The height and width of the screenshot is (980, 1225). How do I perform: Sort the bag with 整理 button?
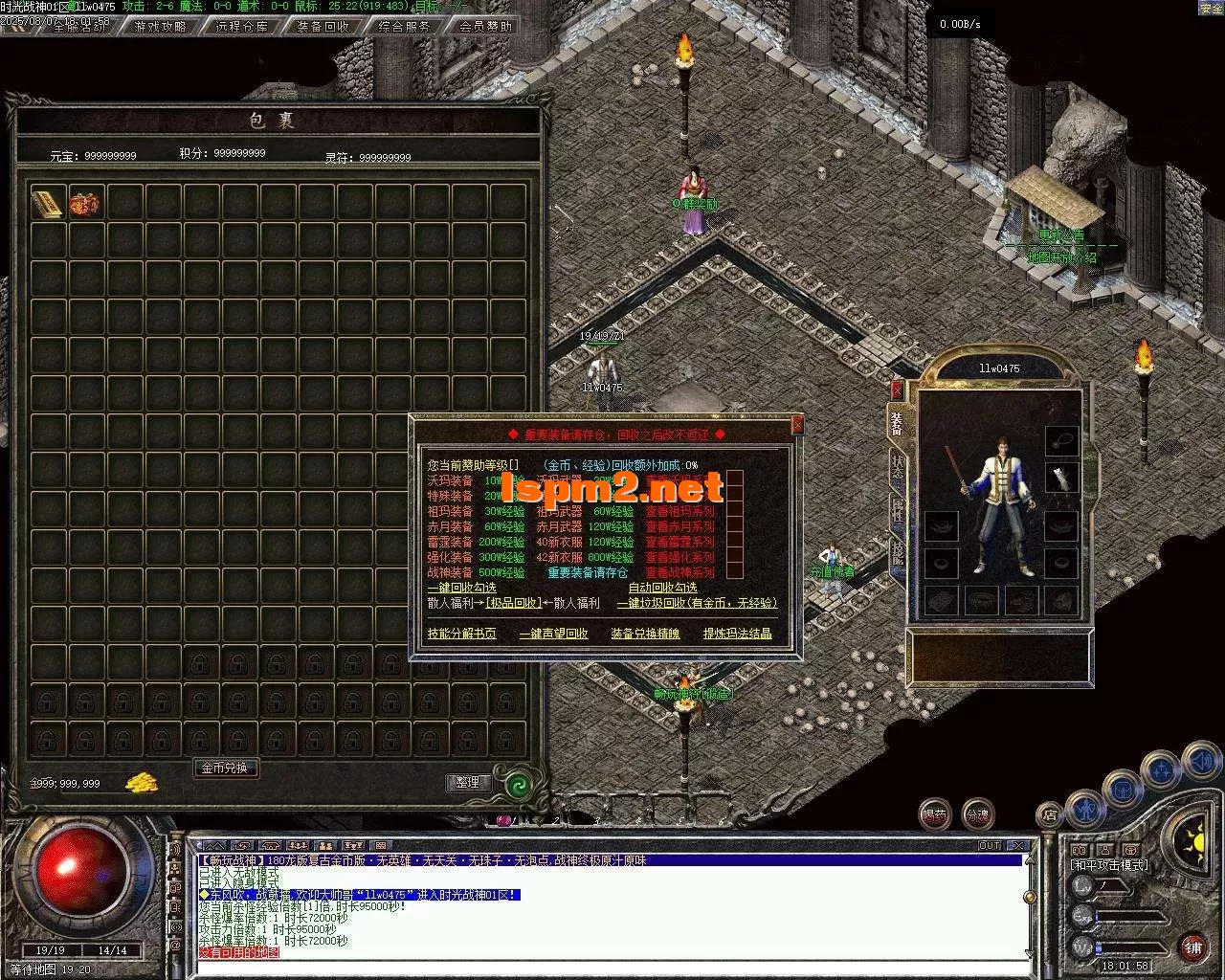467,782
